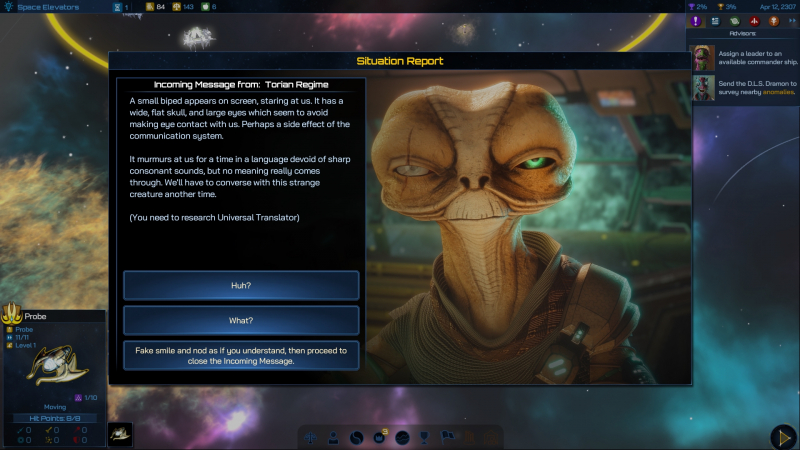The width and height of the screenshot is (800, 450).
Task: Open the toolbar icon with number badge
Action: pyautogui.click(x=380, y=437)
